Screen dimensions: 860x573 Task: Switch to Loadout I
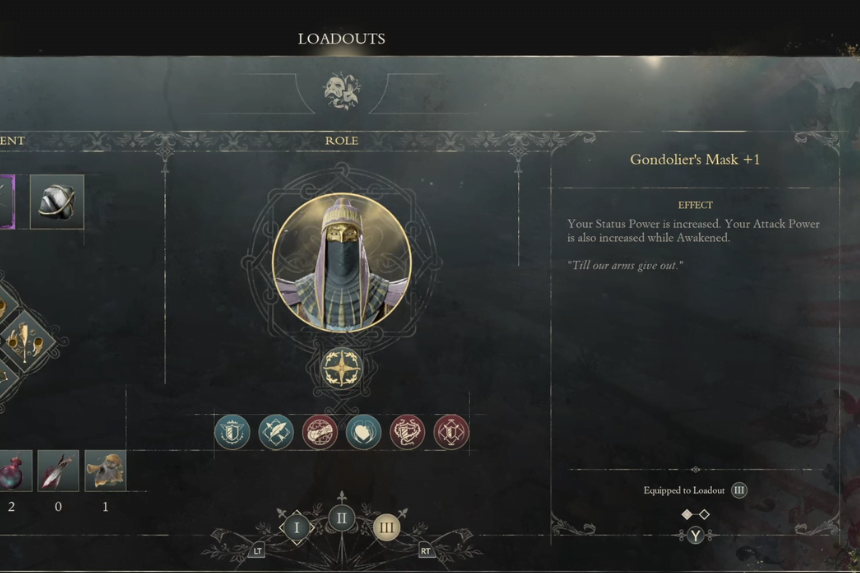pyautogui.click(x=296, y=527)
